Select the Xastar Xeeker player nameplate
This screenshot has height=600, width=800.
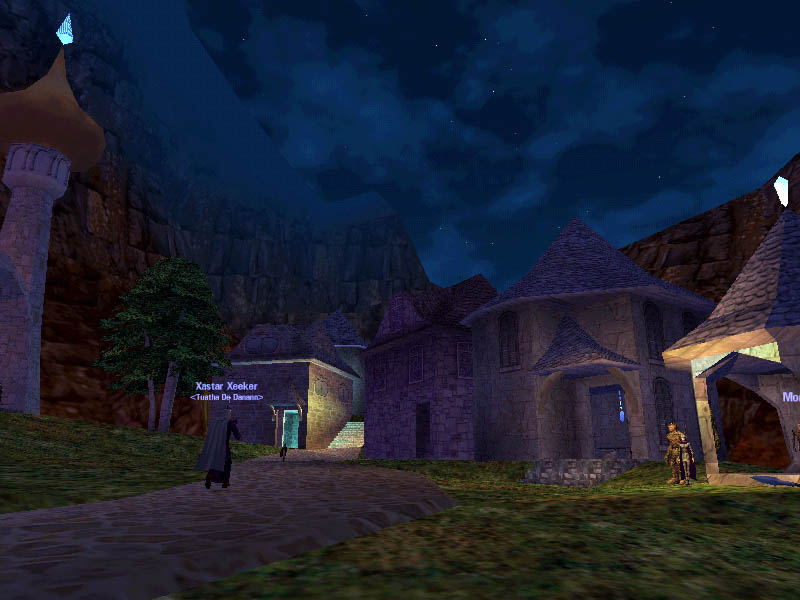point(226,386)
